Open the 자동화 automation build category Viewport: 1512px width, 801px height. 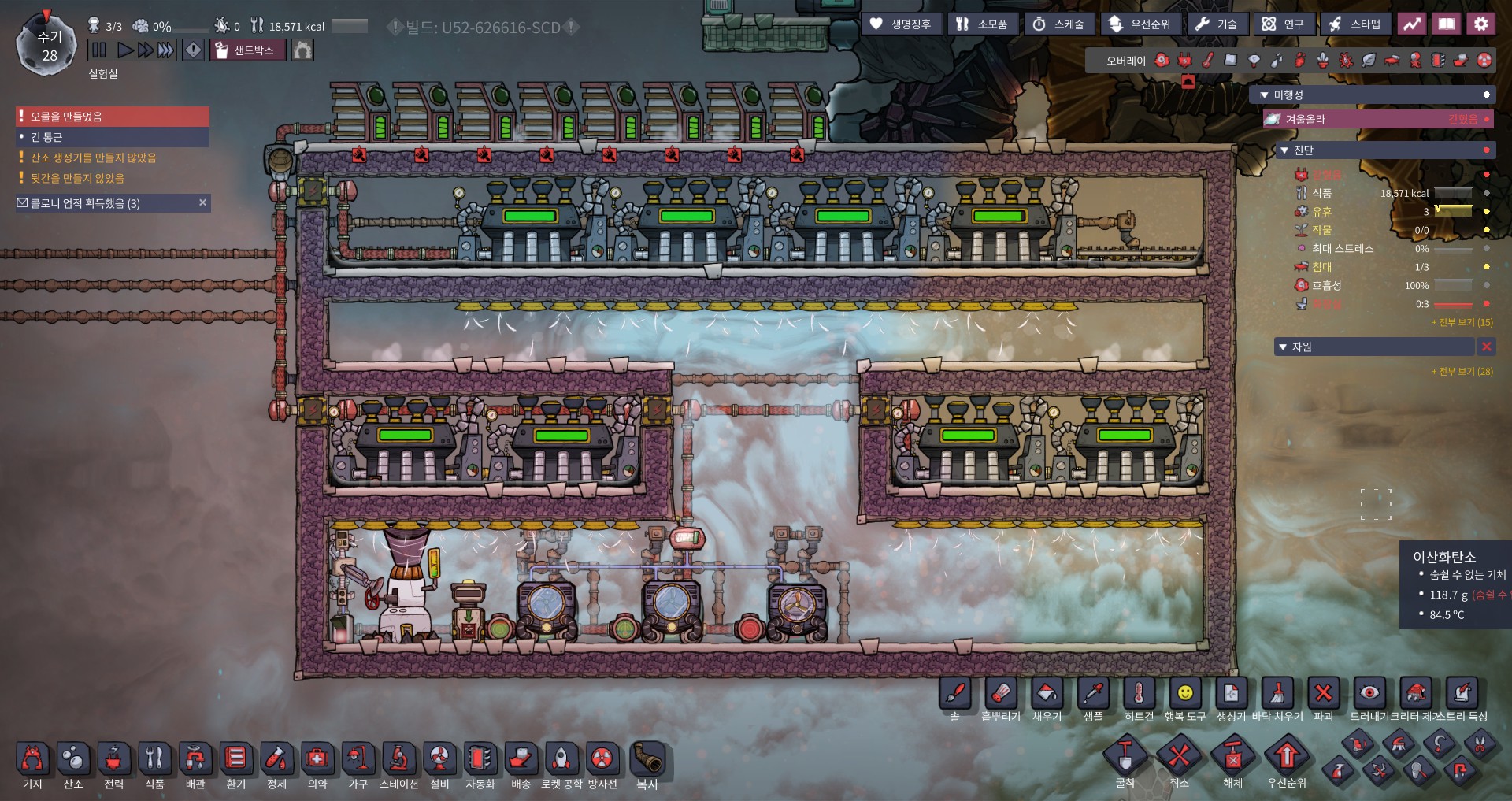coord(480,759)
